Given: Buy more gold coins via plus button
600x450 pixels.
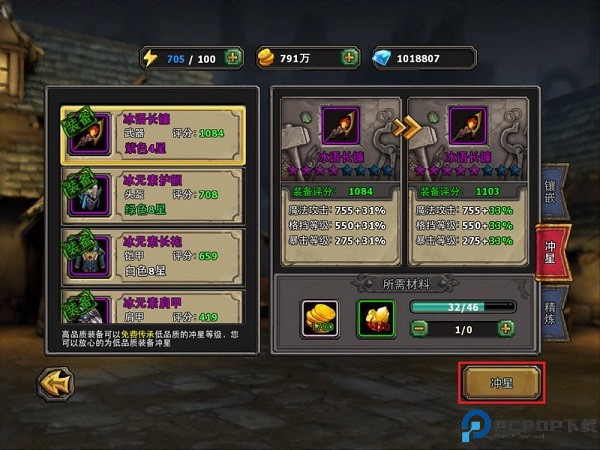Looking at the screenshot, I should [350, 57].
